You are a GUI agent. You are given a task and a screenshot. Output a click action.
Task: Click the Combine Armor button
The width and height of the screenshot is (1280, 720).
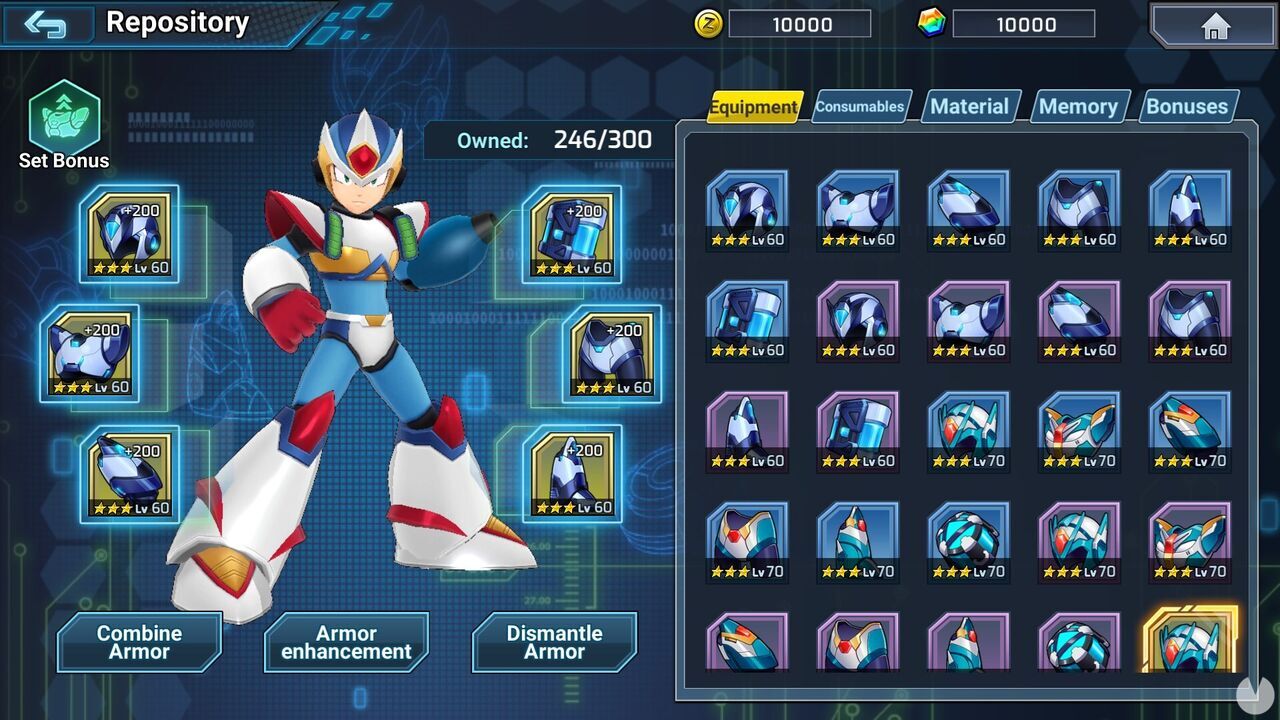[x=139, y=642]
